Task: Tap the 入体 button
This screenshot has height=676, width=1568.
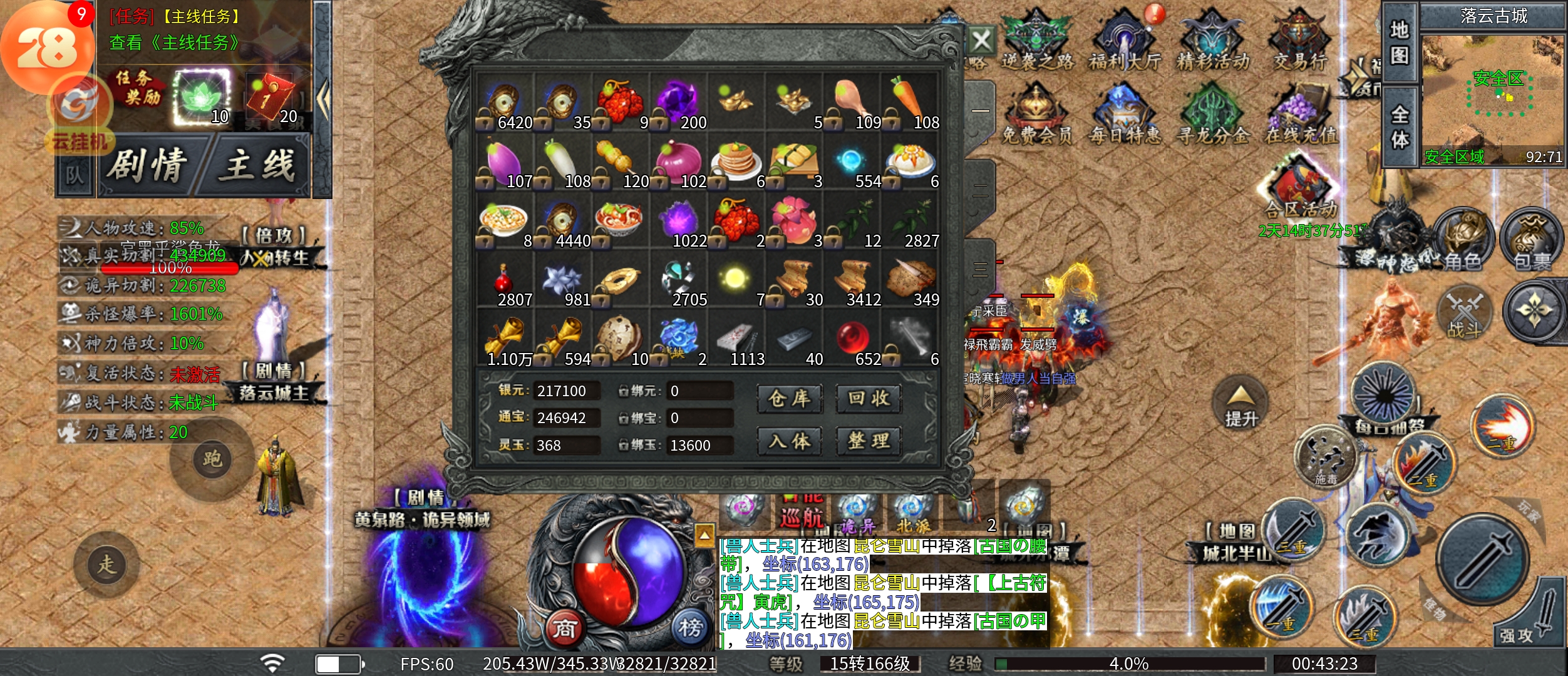Action: [x=789, y=441]
